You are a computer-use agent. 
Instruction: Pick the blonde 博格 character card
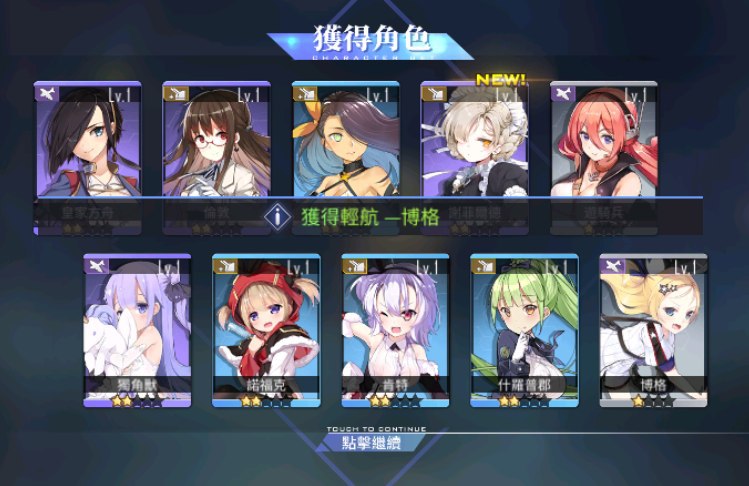653,330
